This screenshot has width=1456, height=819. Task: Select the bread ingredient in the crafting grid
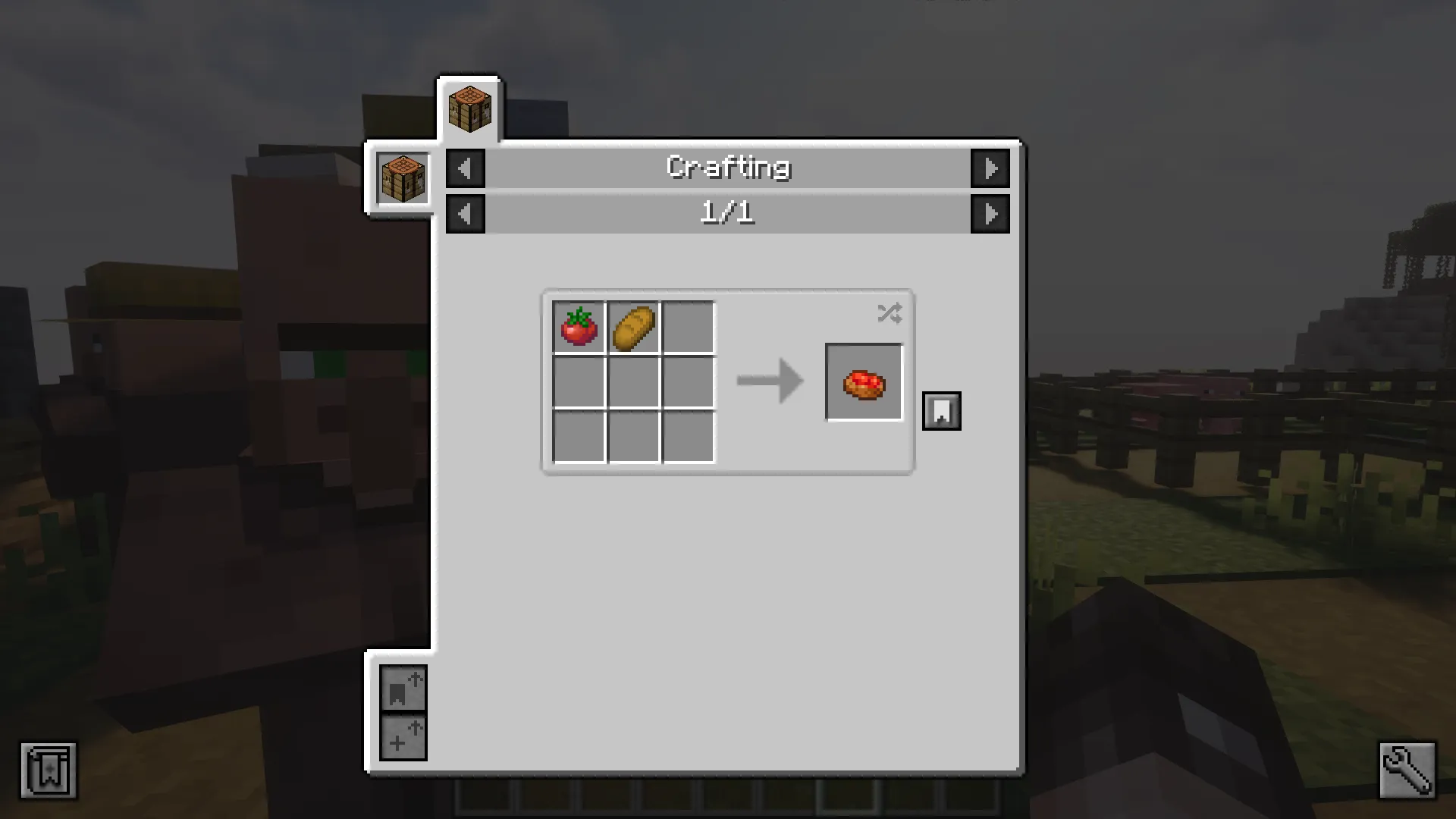635,328
